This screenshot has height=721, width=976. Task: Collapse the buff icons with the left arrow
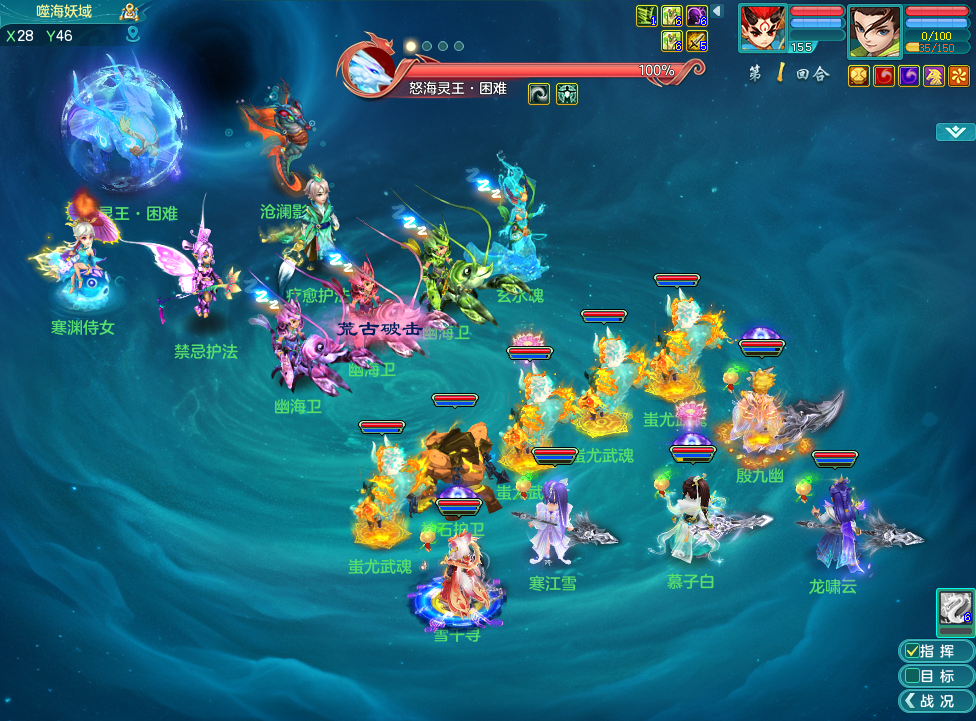pos(717,11)
